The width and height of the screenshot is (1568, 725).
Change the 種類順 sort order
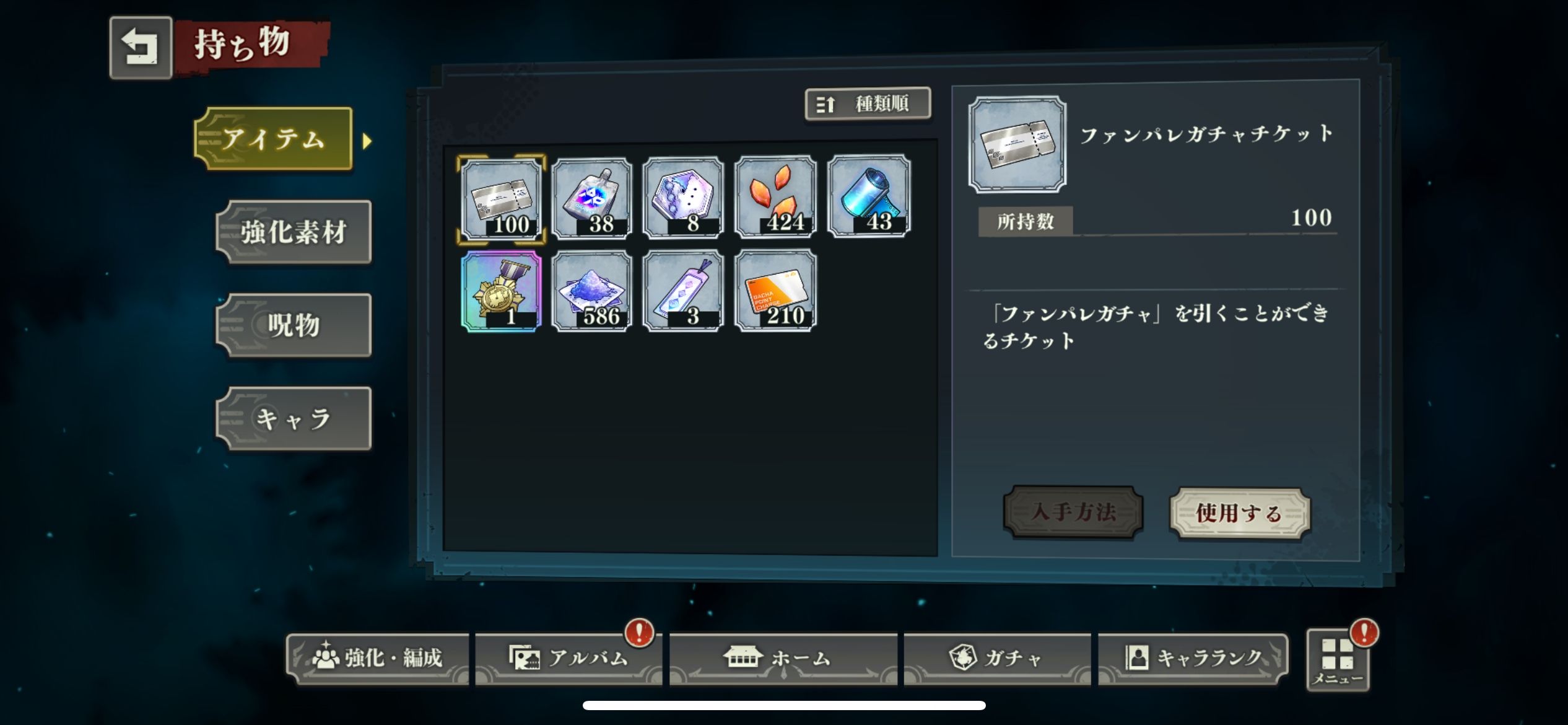[x=868, y=103]
